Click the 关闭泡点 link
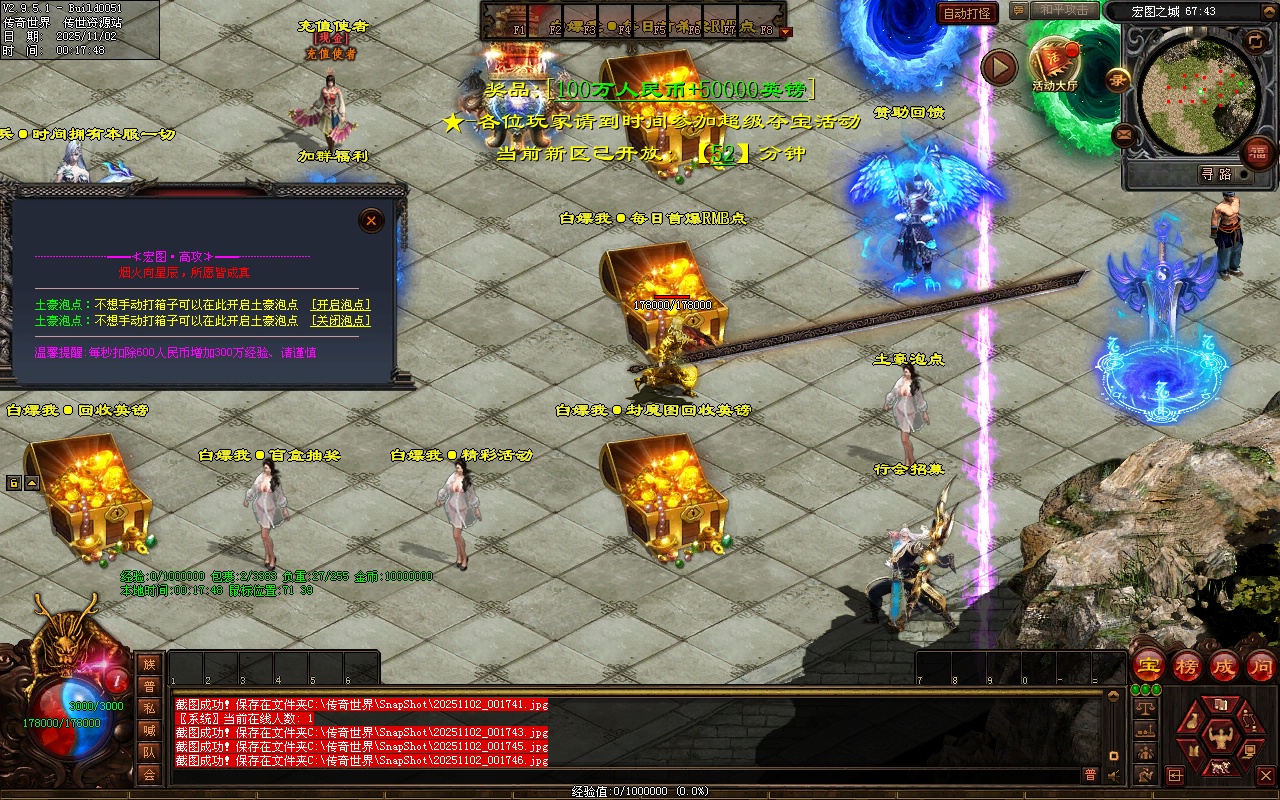 340,321
